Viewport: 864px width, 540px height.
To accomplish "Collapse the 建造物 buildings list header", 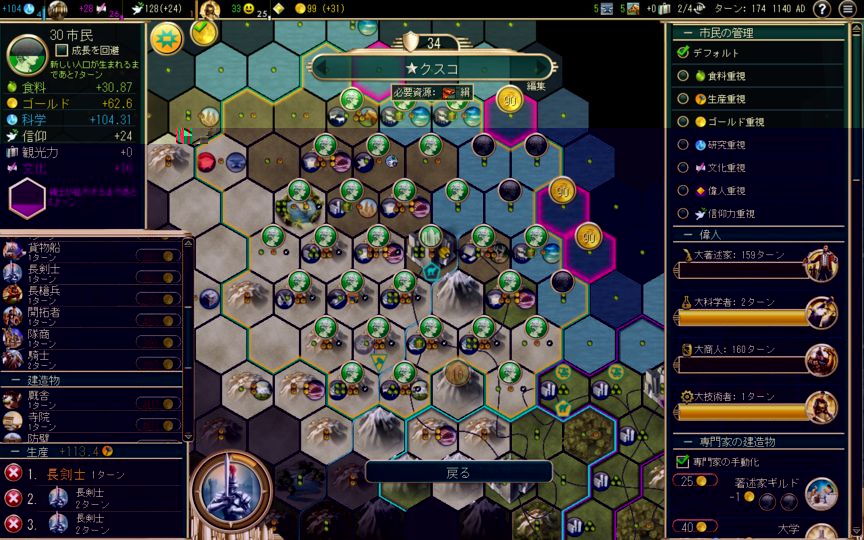I will coord(17,381).
